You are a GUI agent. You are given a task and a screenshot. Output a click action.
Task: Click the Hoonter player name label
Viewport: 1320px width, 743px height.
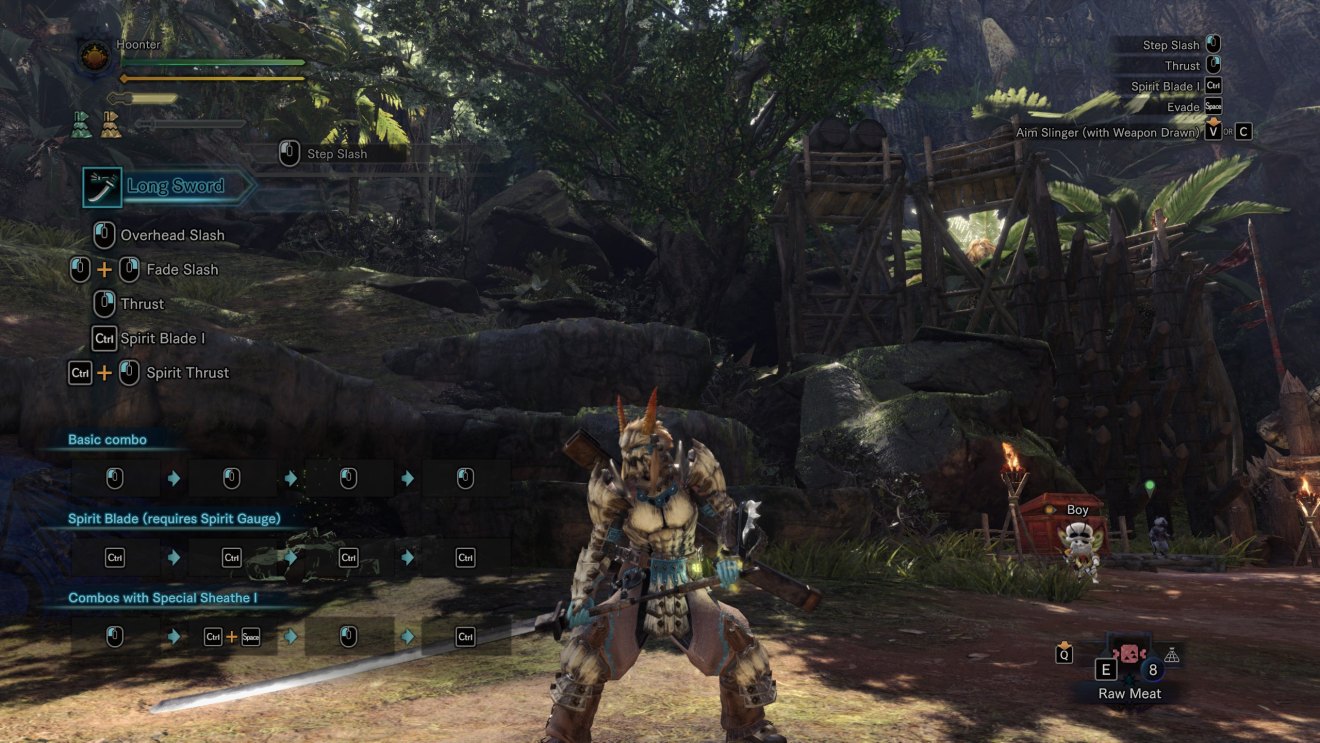point(138,44)
